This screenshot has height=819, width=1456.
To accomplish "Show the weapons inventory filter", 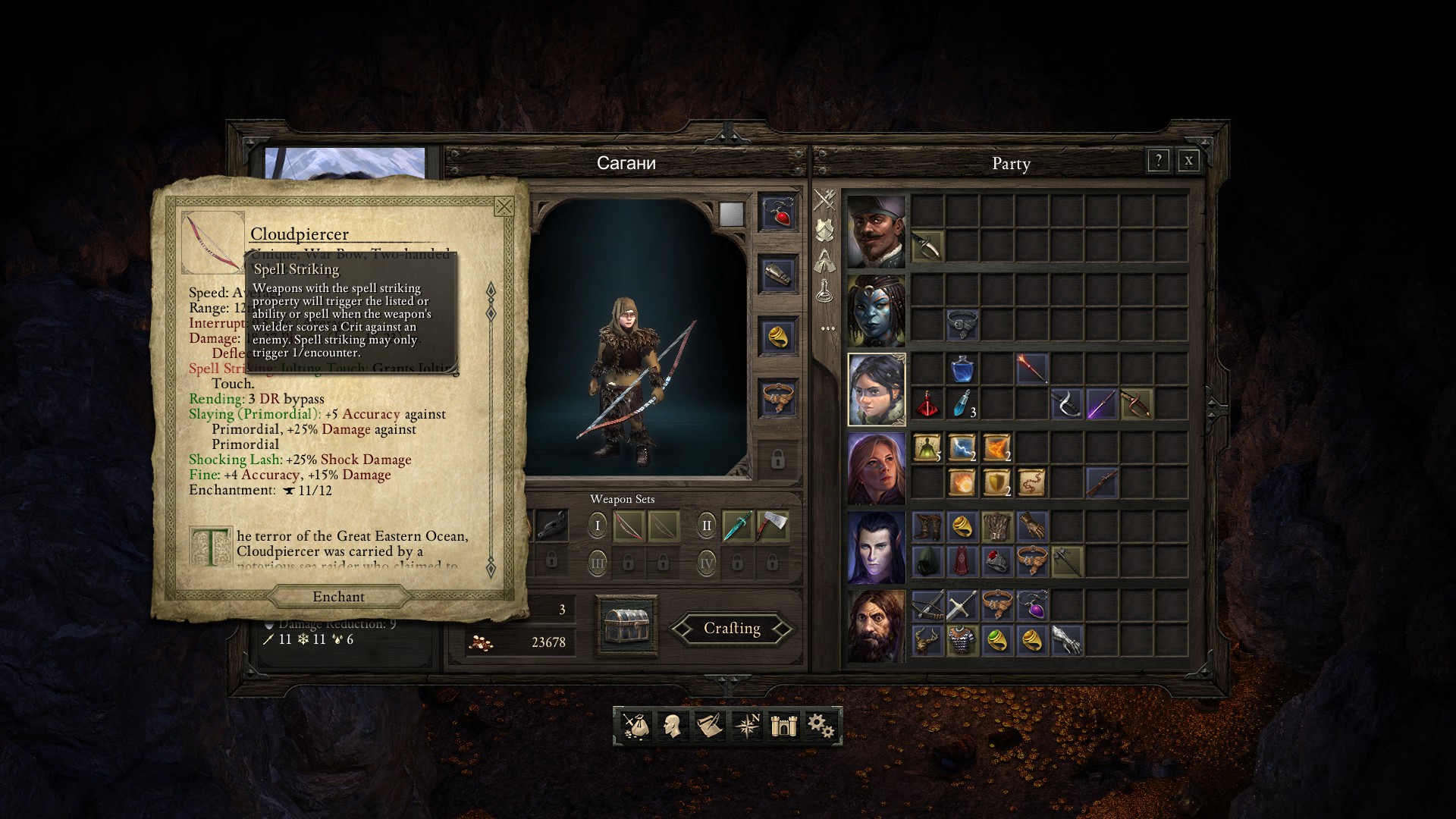I will [x=825, y=200].
